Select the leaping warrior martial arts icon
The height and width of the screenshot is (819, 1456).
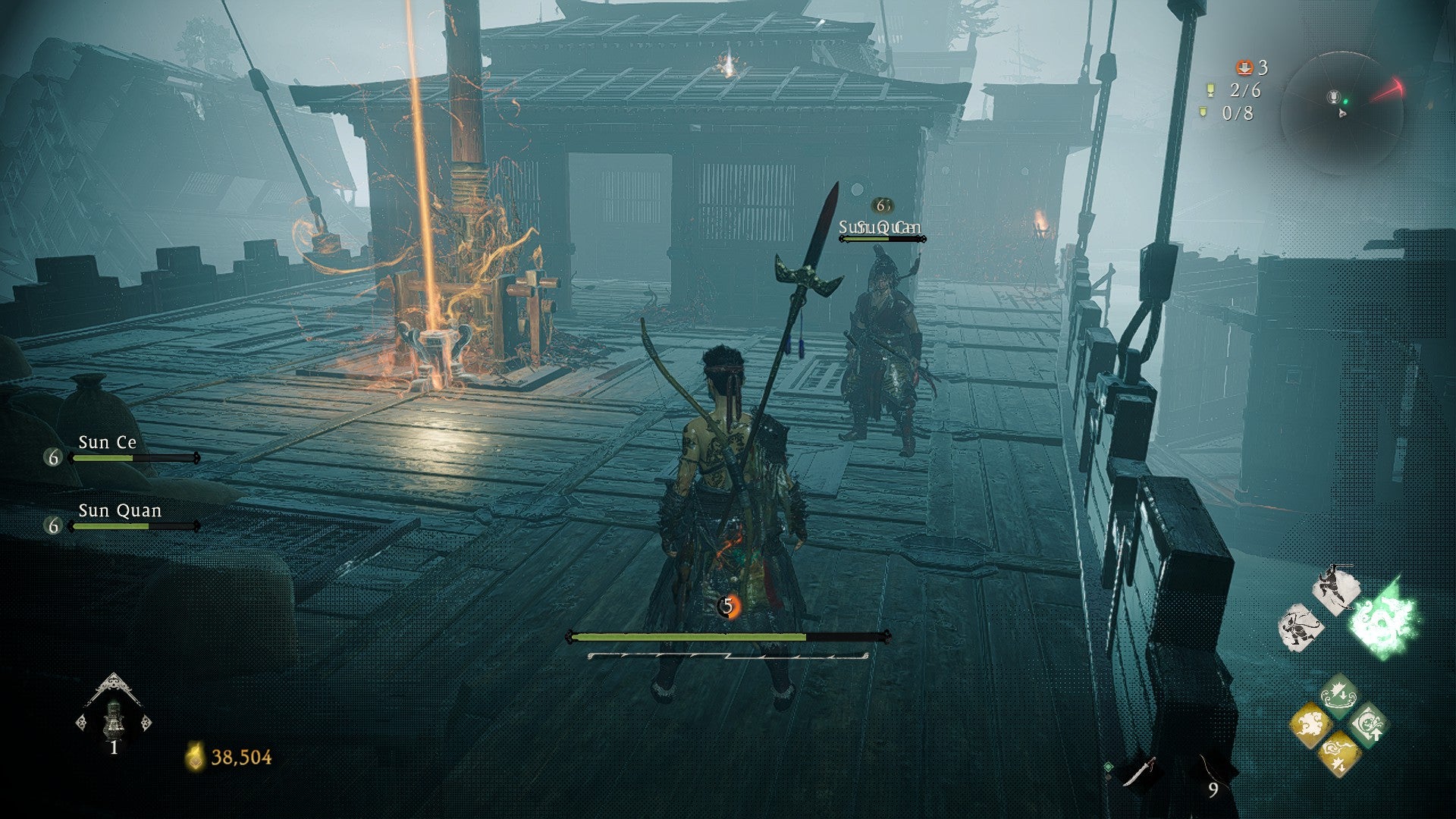tap(1336, 587)
